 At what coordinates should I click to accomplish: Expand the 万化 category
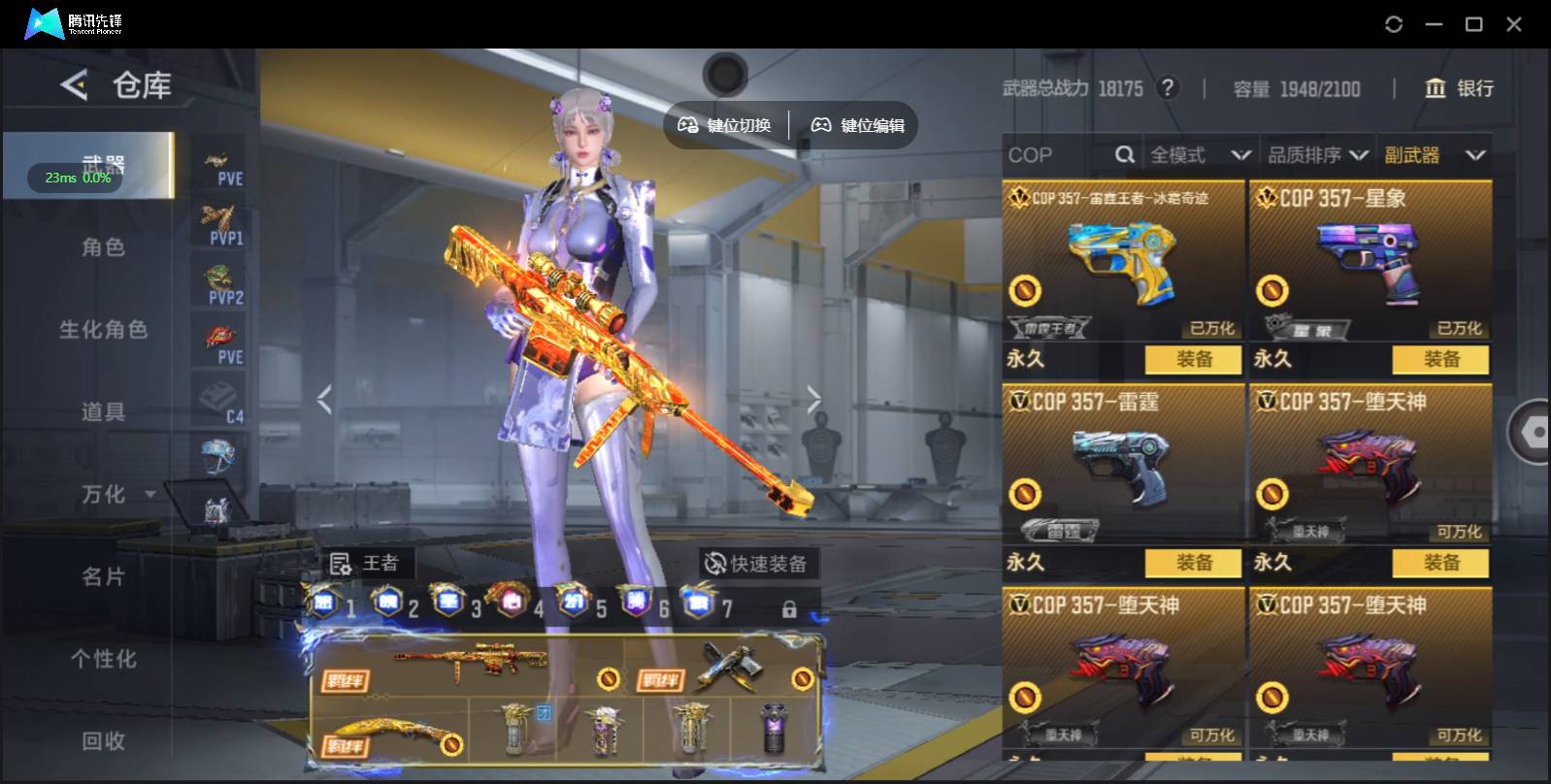tap(116, 495)
